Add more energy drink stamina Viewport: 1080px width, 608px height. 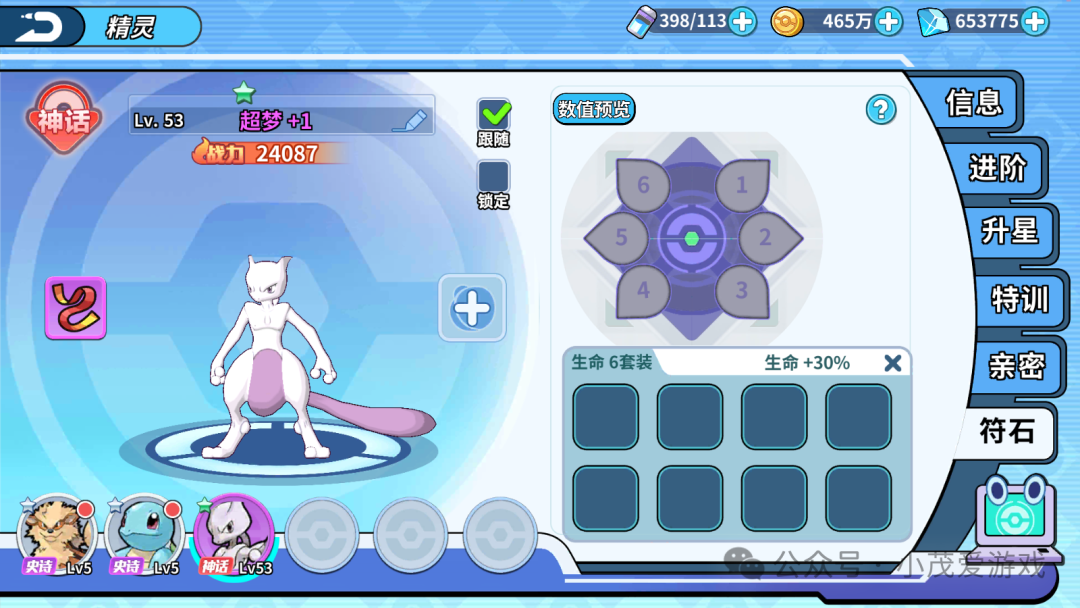(742, 21)
